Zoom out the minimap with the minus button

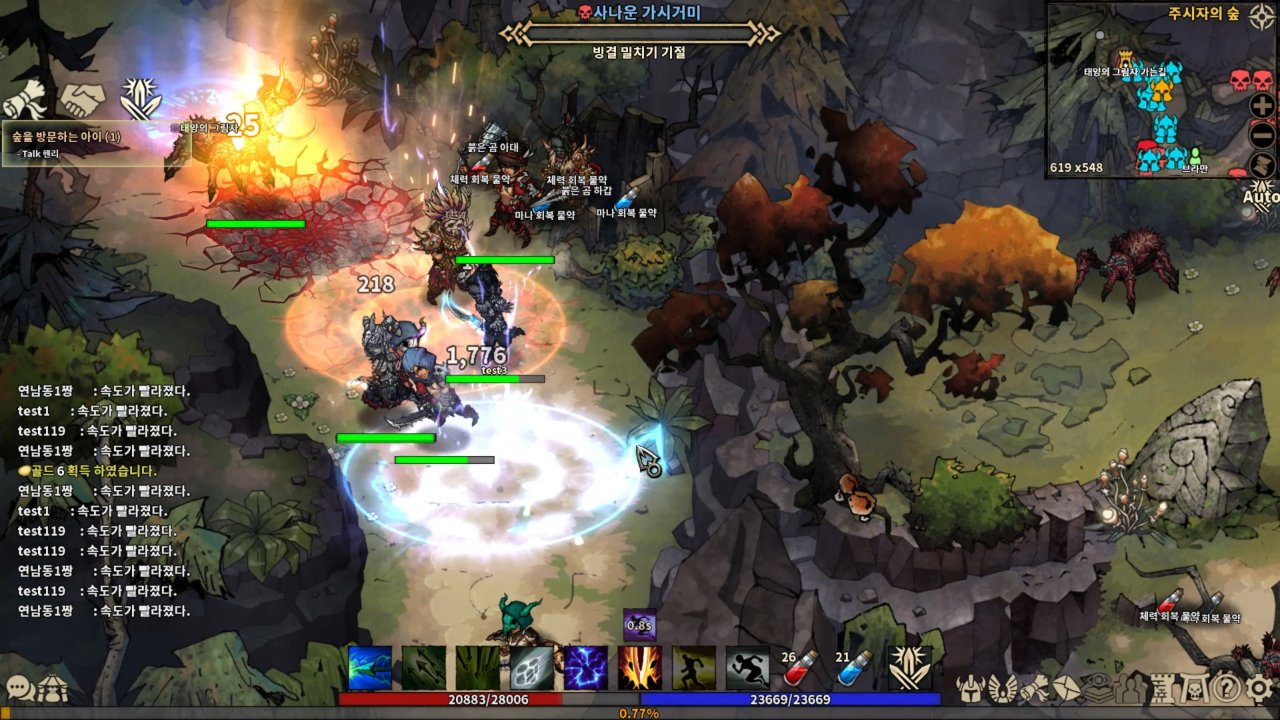[1261, 133]
